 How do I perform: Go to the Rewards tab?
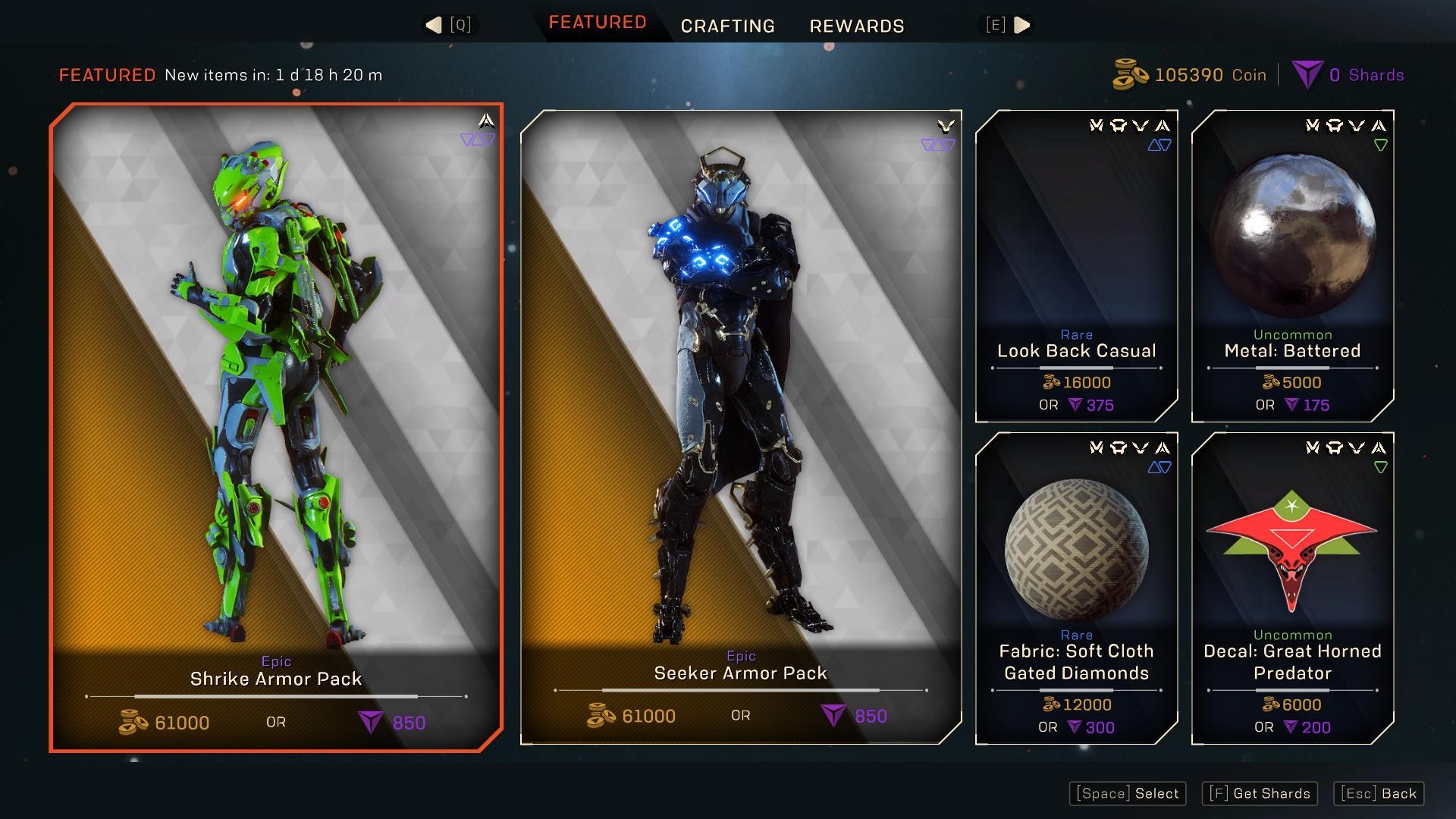(x=857, y=27)
